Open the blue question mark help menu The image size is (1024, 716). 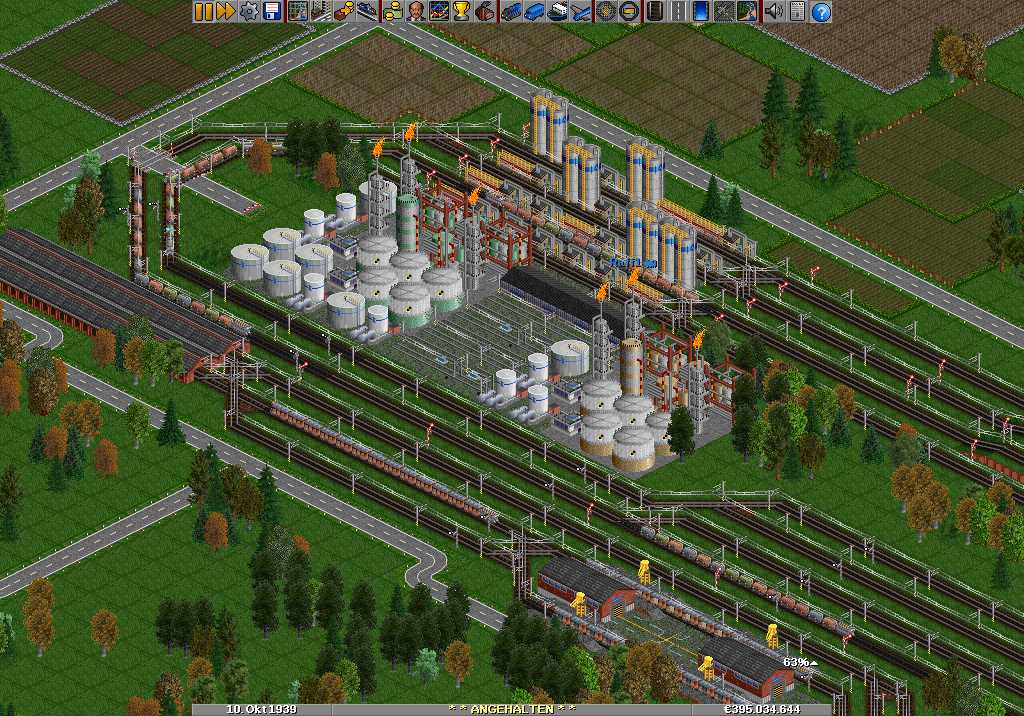point(821,12)
